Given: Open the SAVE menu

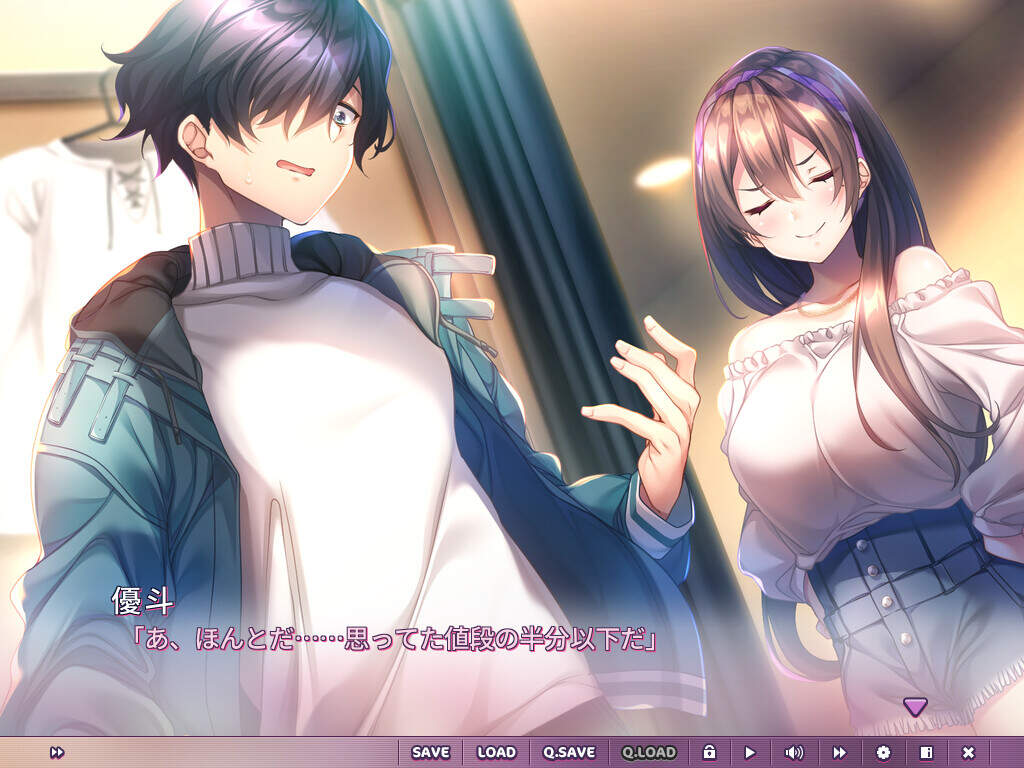Looking at the screenshot, I should pos(430,752).
